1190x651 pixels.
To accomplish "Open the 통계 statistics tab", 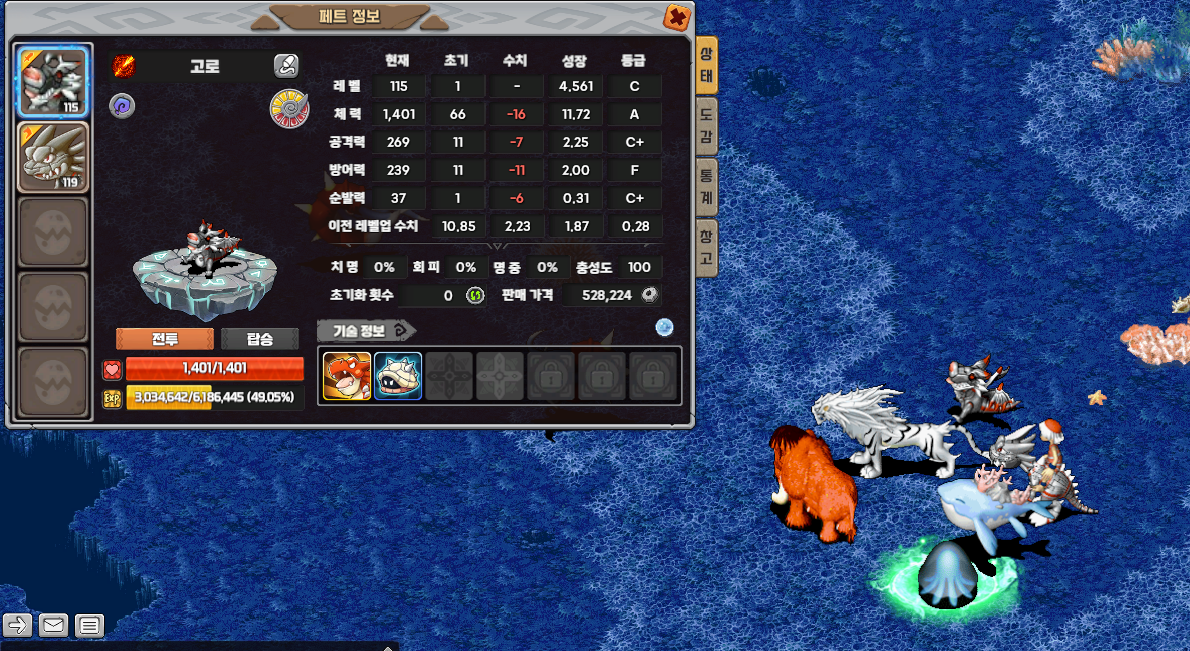I will pos(706,185).
